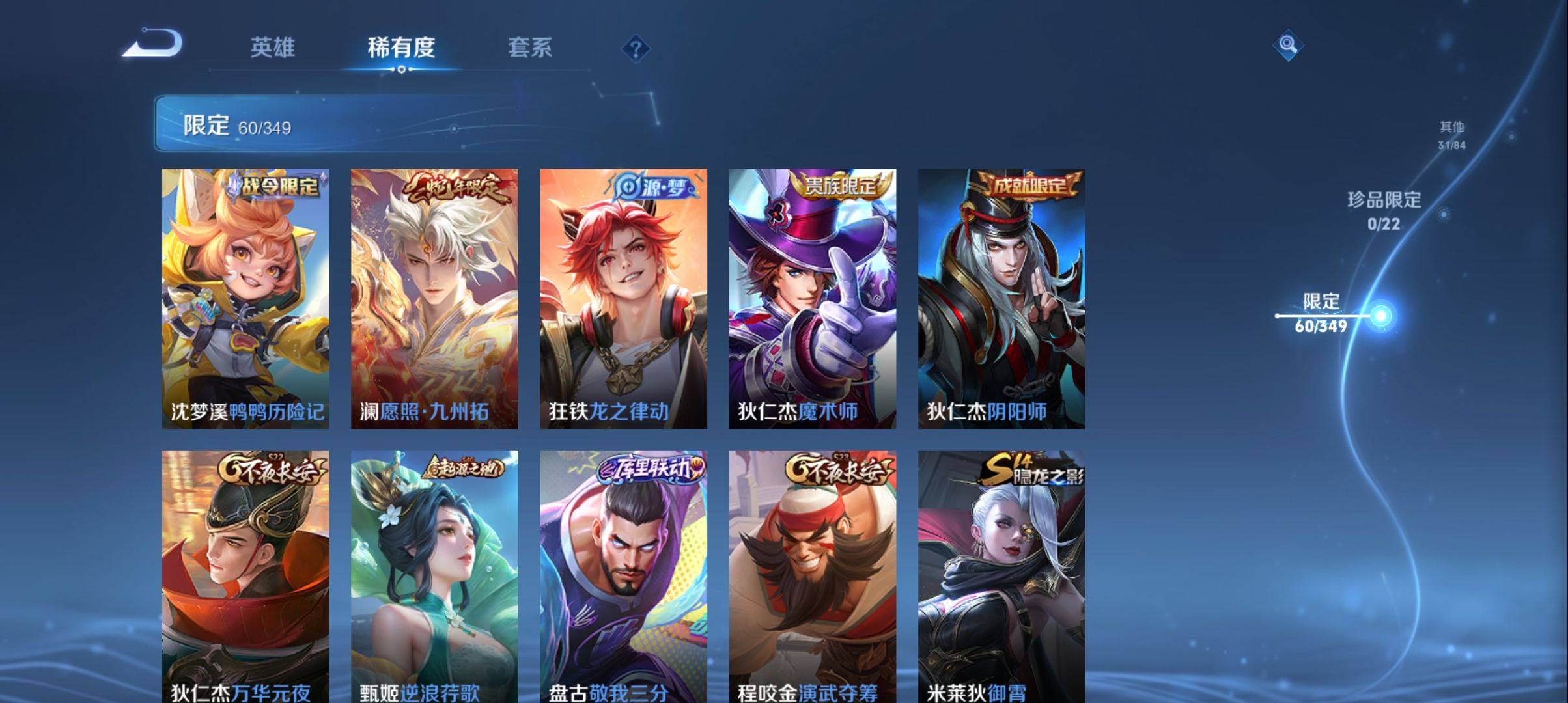
Task: Select 狄仁杰 魔术师 skin card
Action: point(812,298)
